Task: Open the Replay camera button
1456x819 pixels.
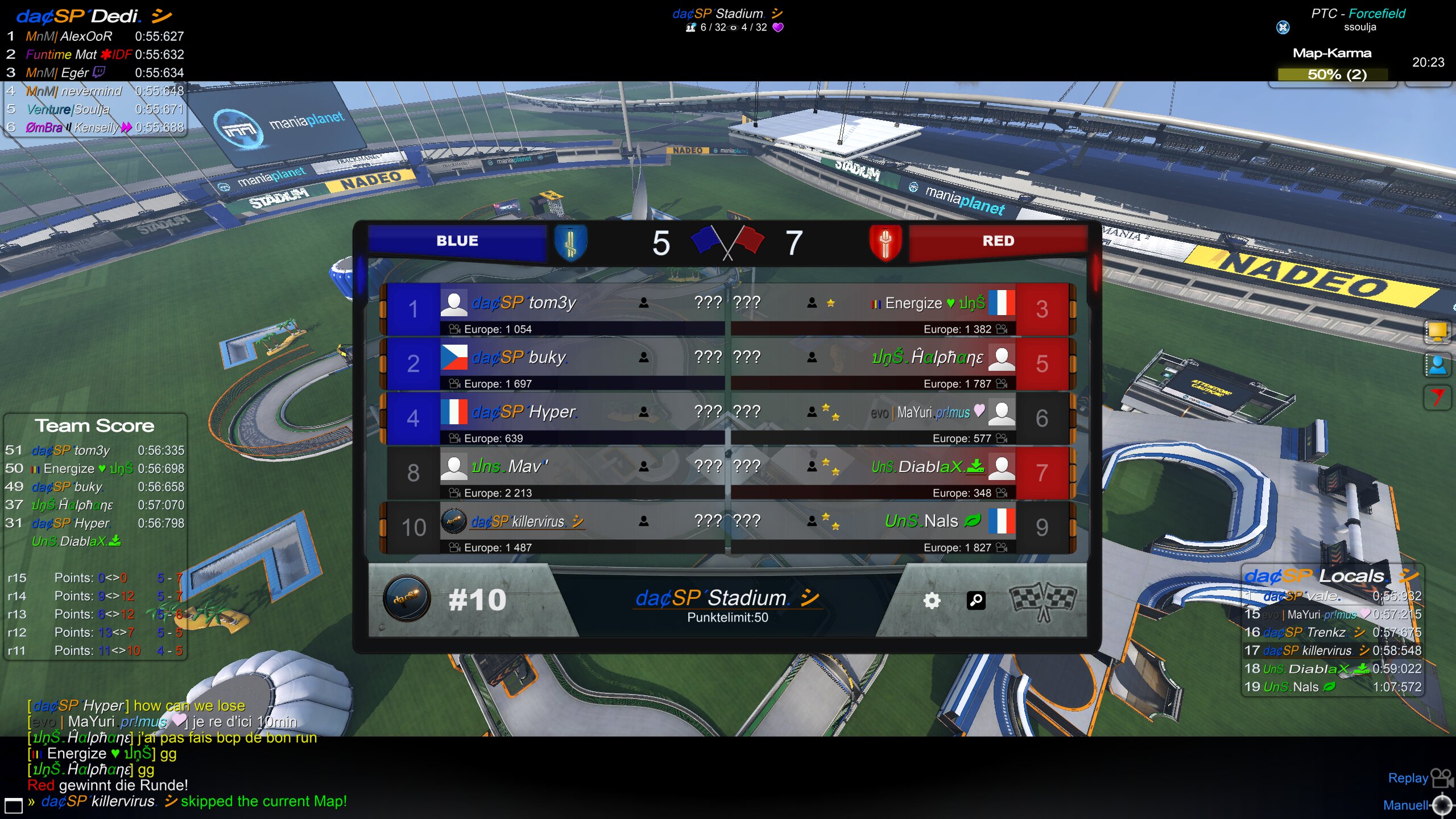Action: click(x=1441, y=777)
